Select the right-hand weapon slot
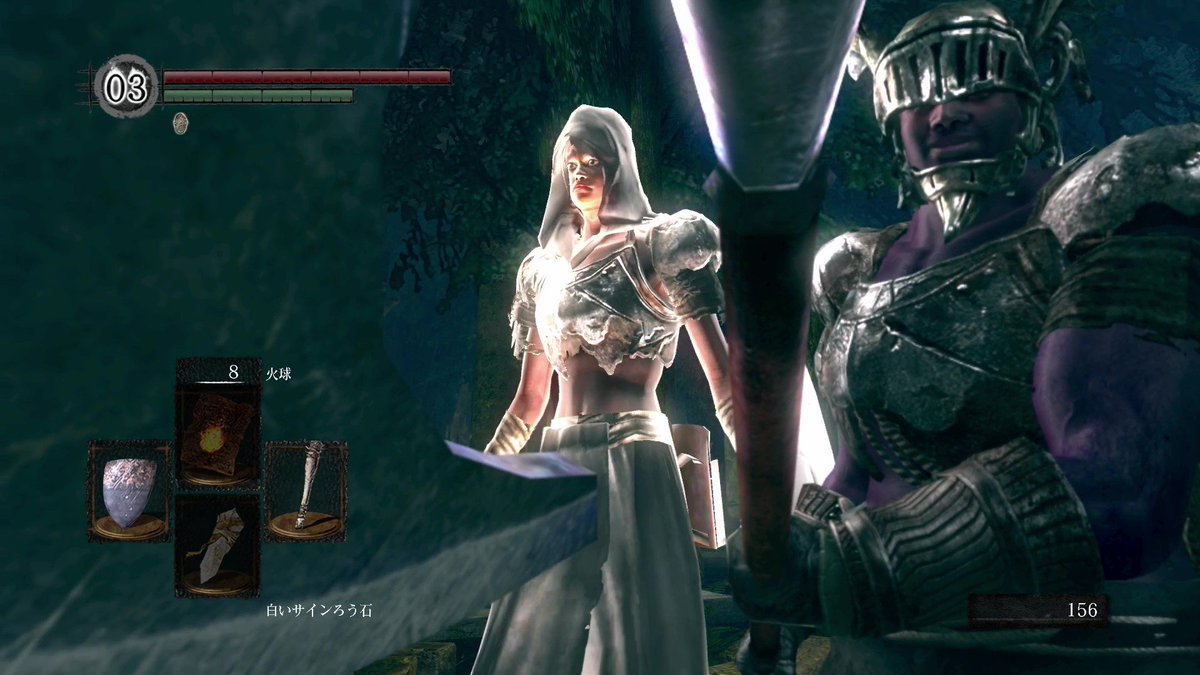This screenshot has width=1200, height=675. pos(306,490)
